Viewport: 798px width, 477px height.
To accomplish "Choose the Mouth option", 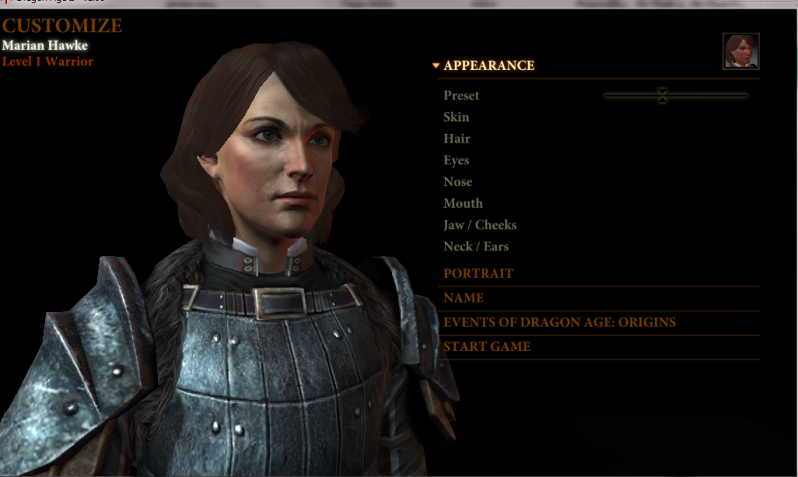I will 462,204.
